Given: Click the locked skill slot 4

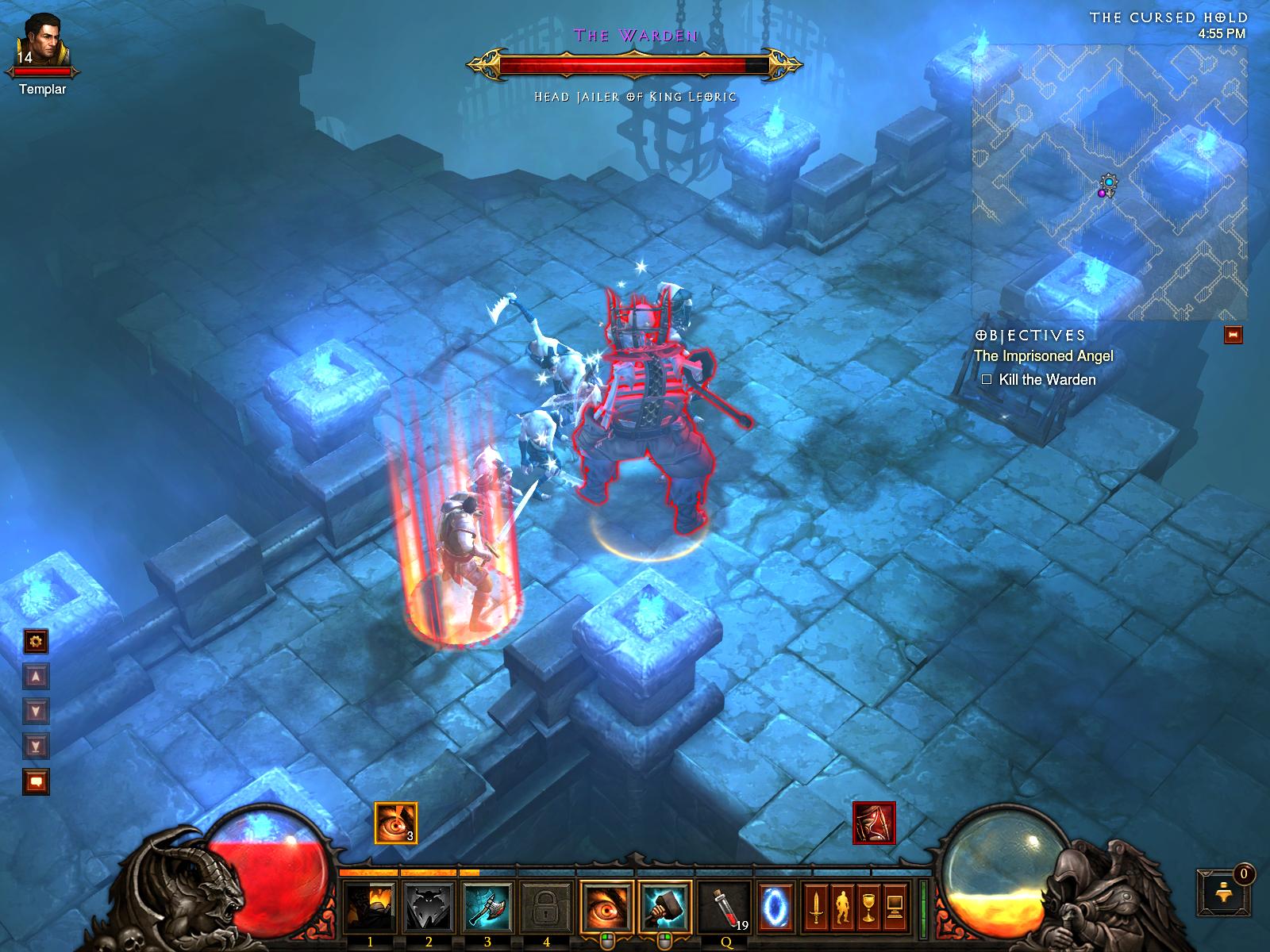Looking at the screenshot, I should coord(546,908).
